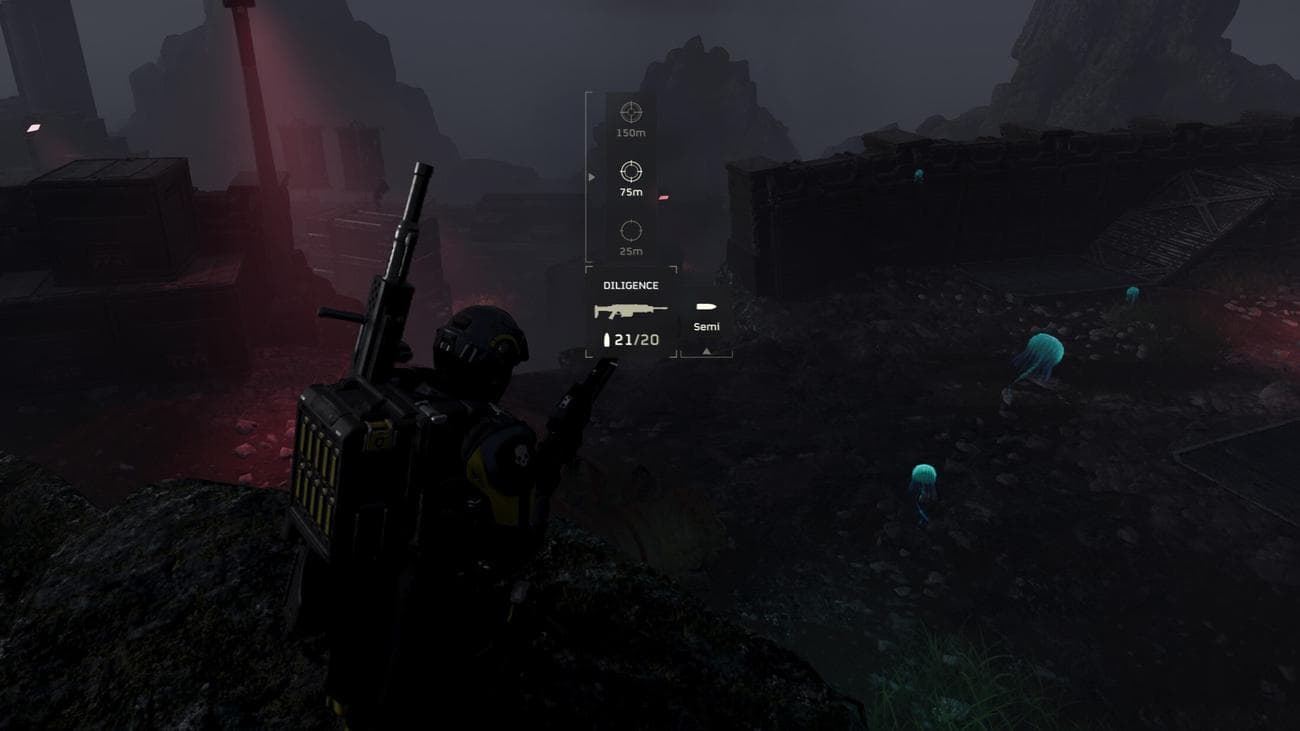This screenshot has height=731, width=1300.
Task: Click the scope of the slung sniper rifle
Action: tap(410, 200)
